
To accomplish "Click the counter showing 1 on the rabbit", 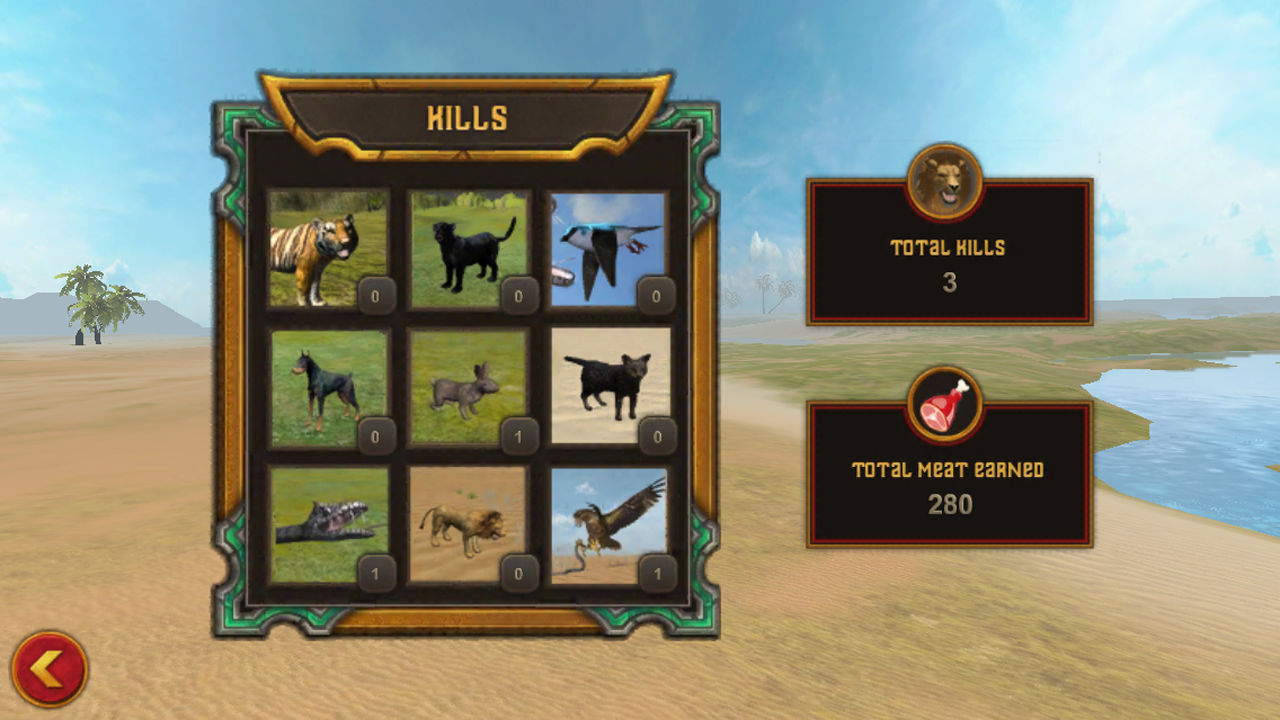I will click(x=521, y=436).
